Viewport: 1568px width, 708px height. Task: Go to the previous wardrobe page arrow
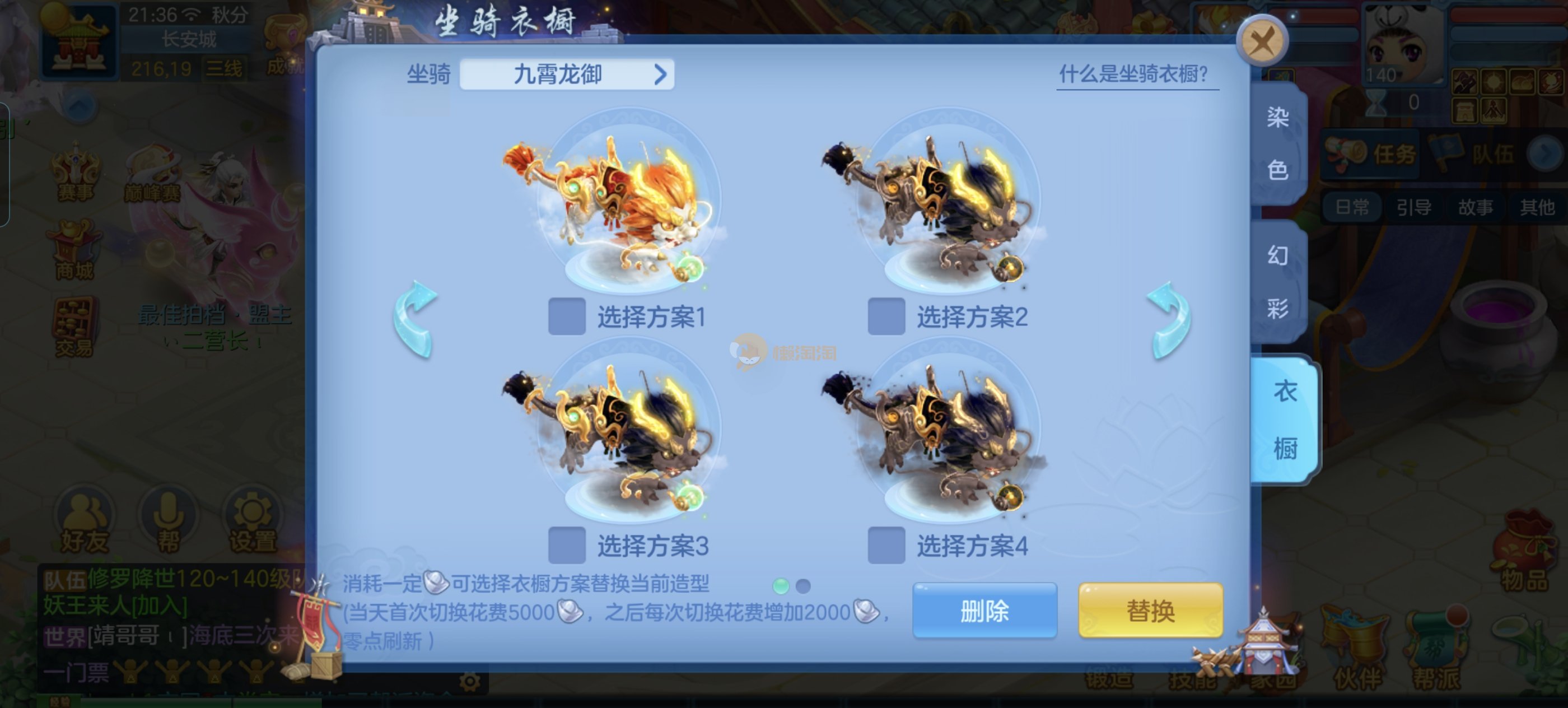[x=415, y=320]
